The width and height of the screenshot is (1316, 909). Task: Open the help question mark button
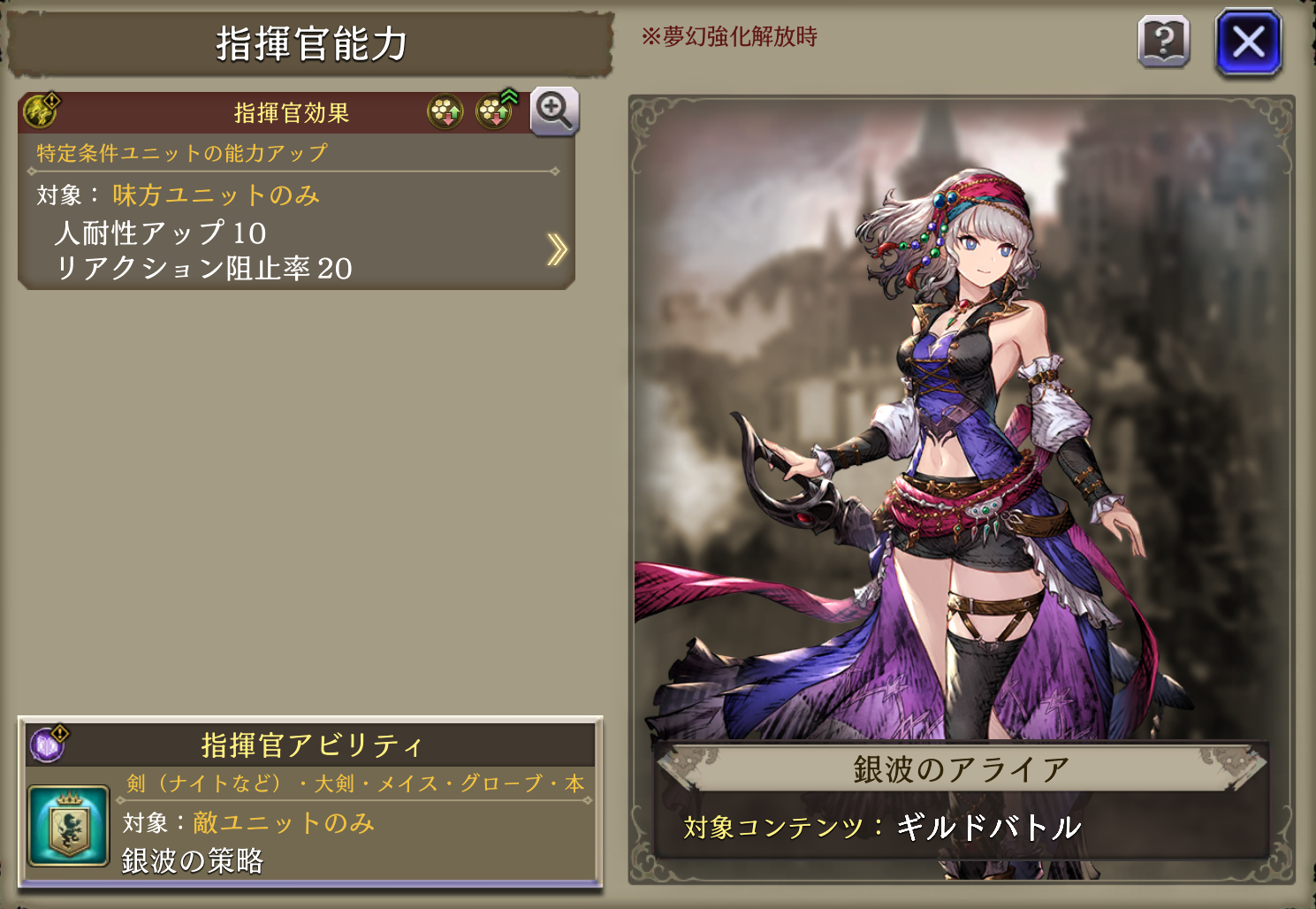[1163, 42]
